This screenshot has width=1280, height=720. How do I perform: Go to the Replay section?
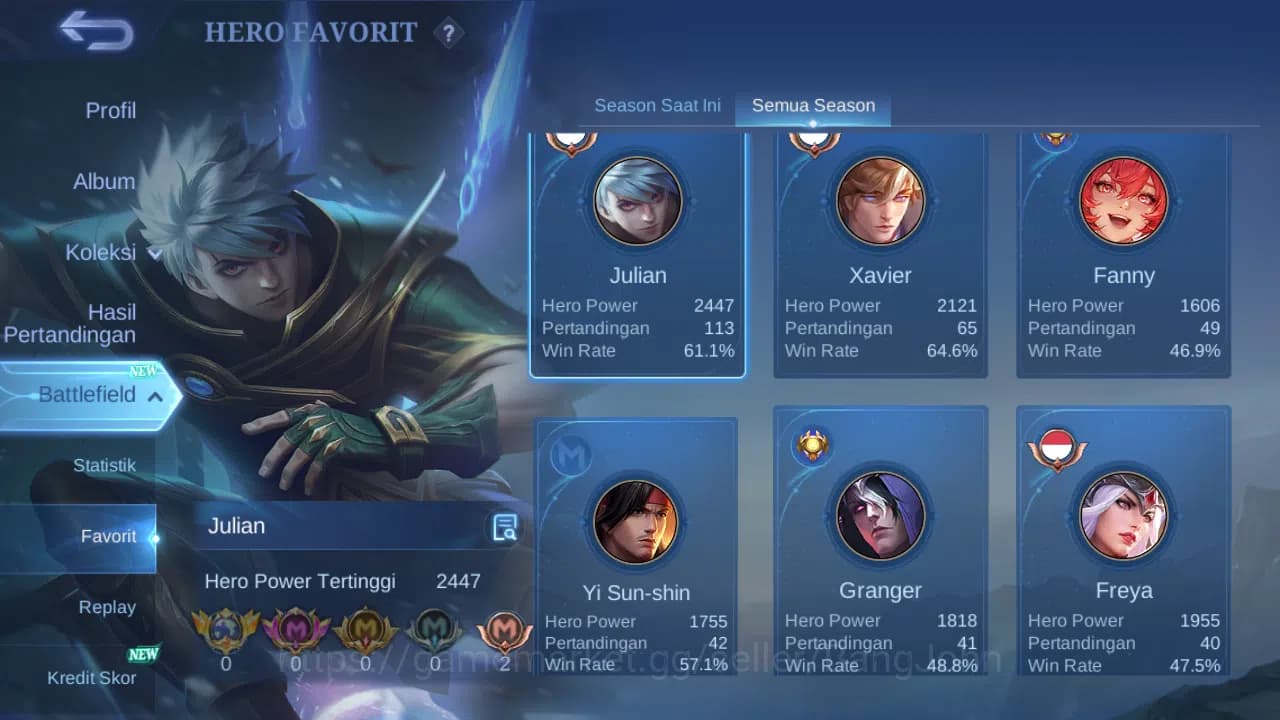(107, 607)
